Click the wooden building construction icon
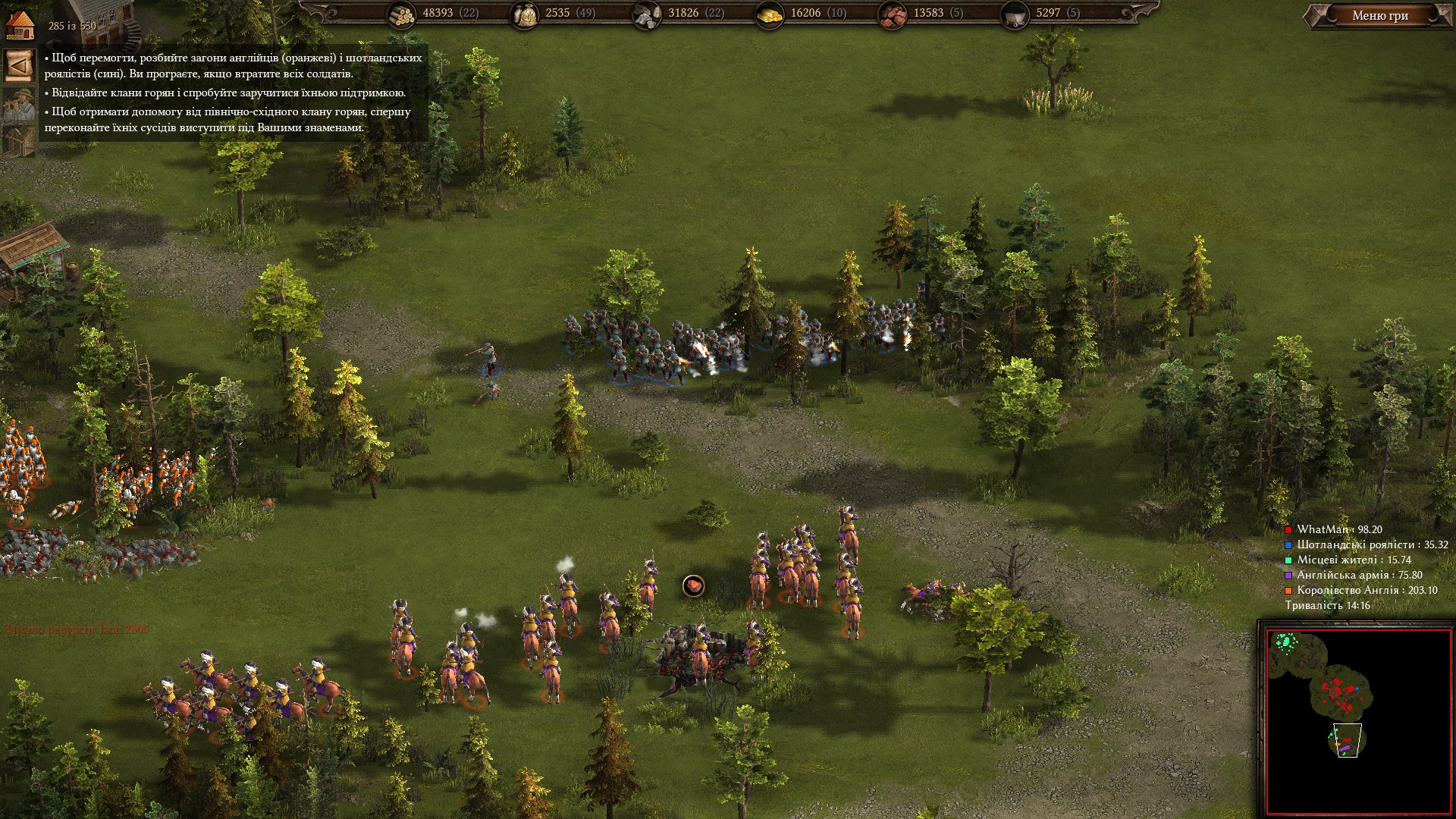 [18, 140]
